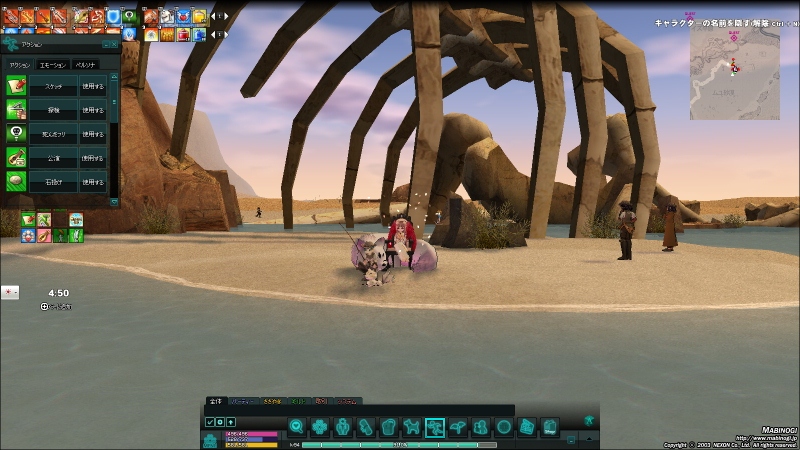
Task: Use the 石投げ stone throw action
Action: coord(93,182)
